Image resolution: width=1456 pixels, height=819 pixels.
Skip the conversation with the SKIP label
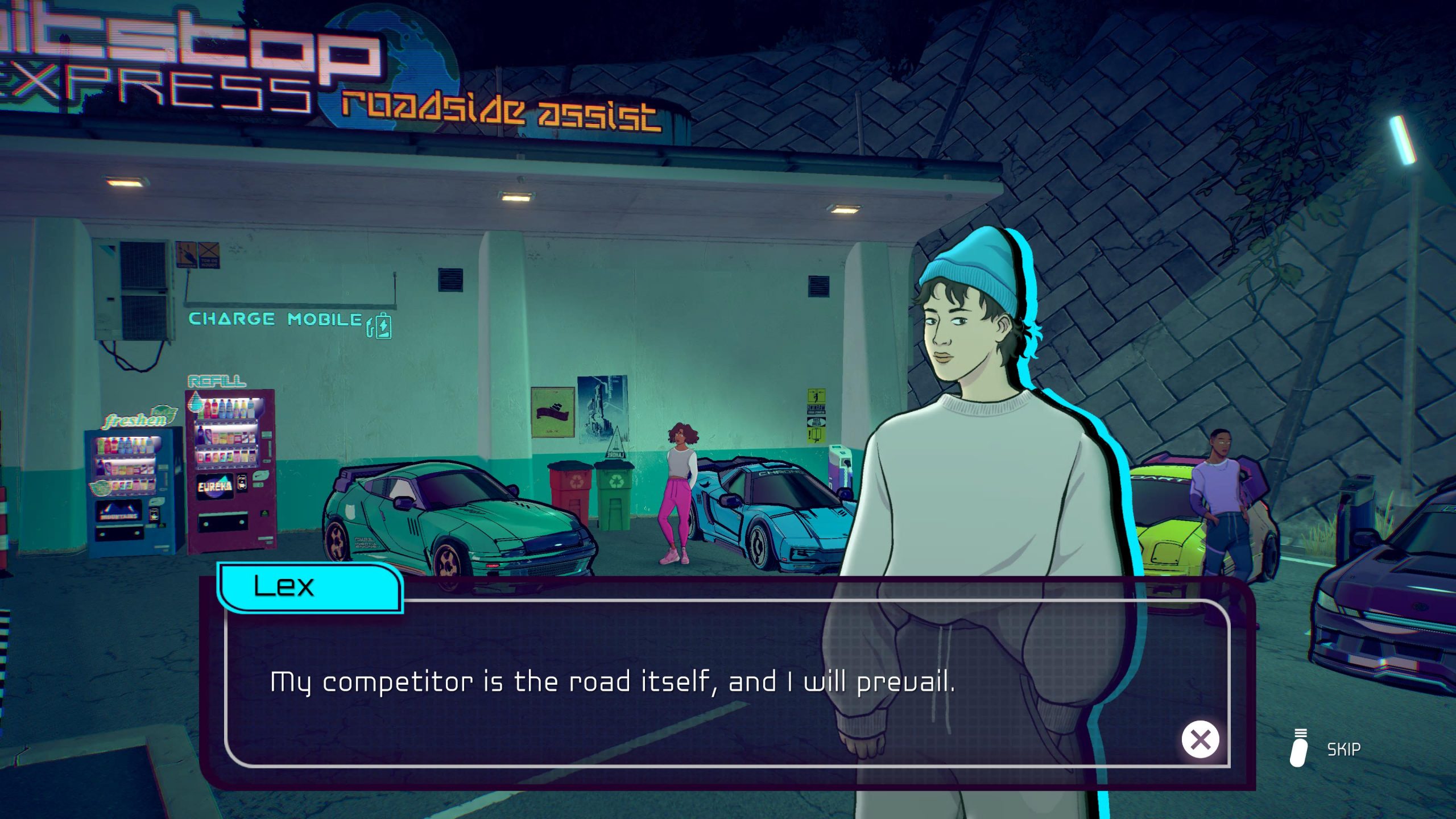(x=1343, y=750)
